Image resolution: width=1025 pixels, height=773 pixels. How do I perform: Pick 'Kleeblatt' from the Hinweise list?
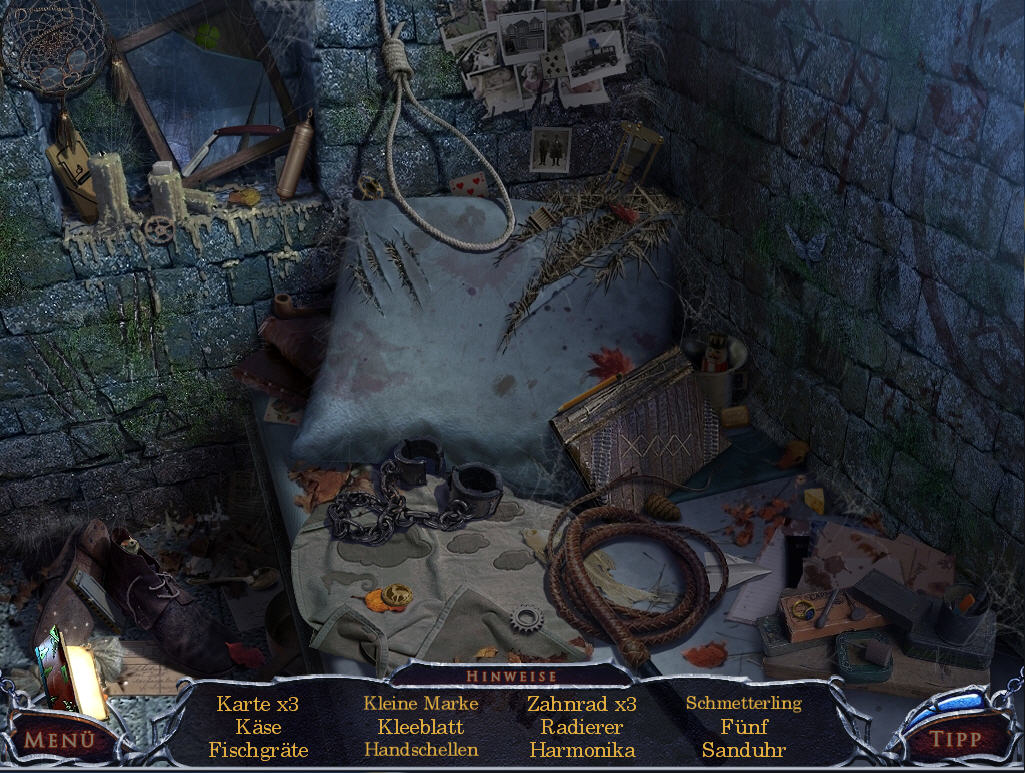coord(421,727)
